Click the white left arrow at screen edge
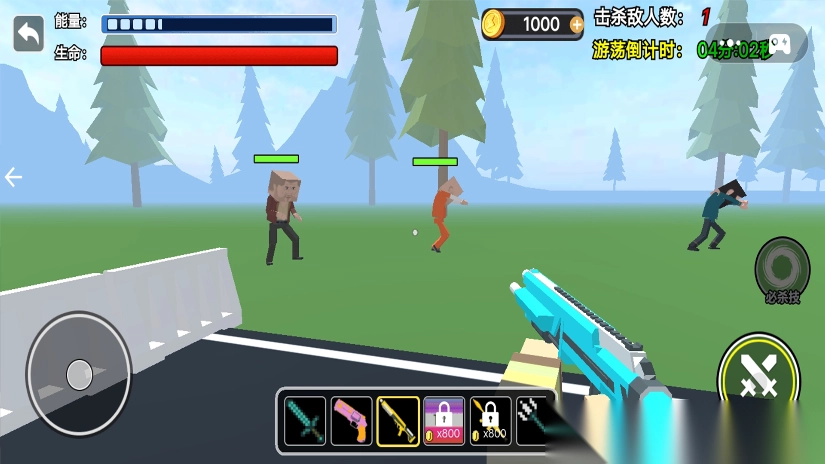Viewport: 825px width, 464px height. (13, 178)
